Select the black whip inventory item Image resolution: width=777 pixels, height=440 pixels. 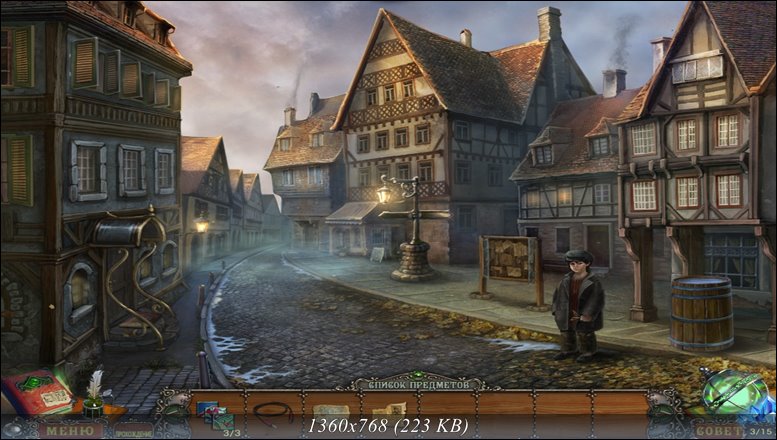271,411
